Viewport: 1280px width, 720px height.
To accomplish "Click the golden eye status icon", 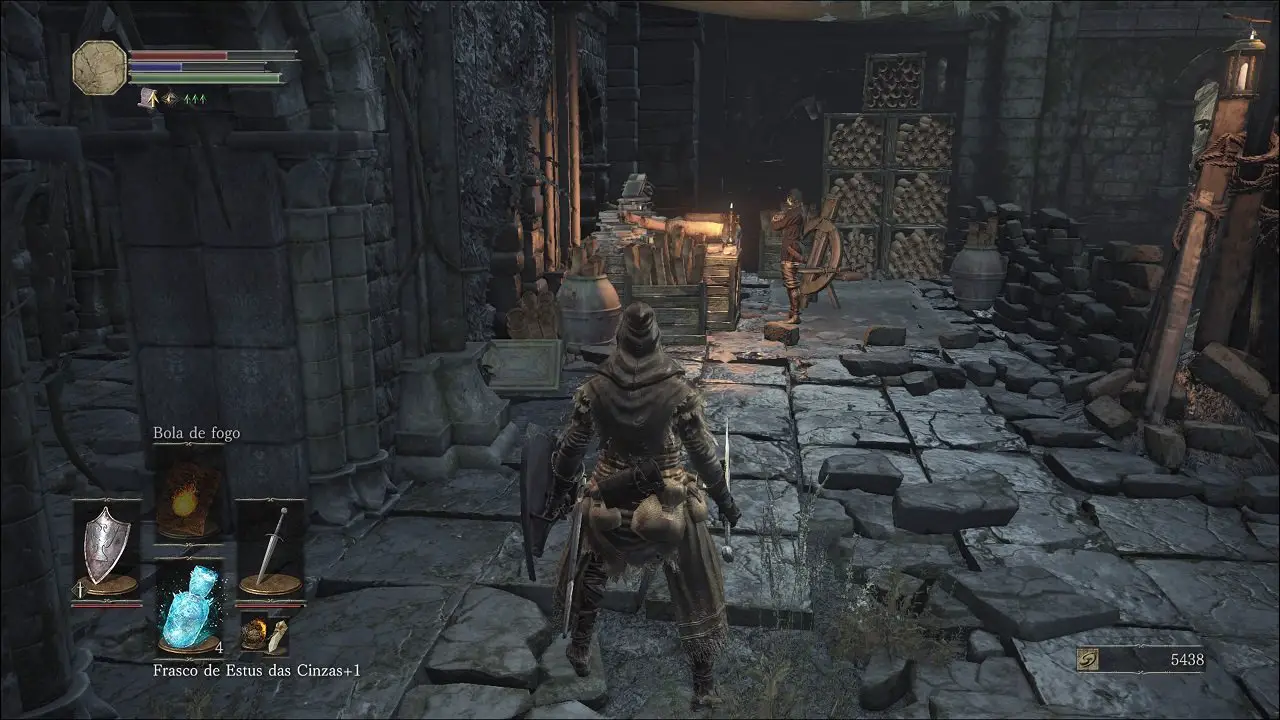I will click(170, 98).
